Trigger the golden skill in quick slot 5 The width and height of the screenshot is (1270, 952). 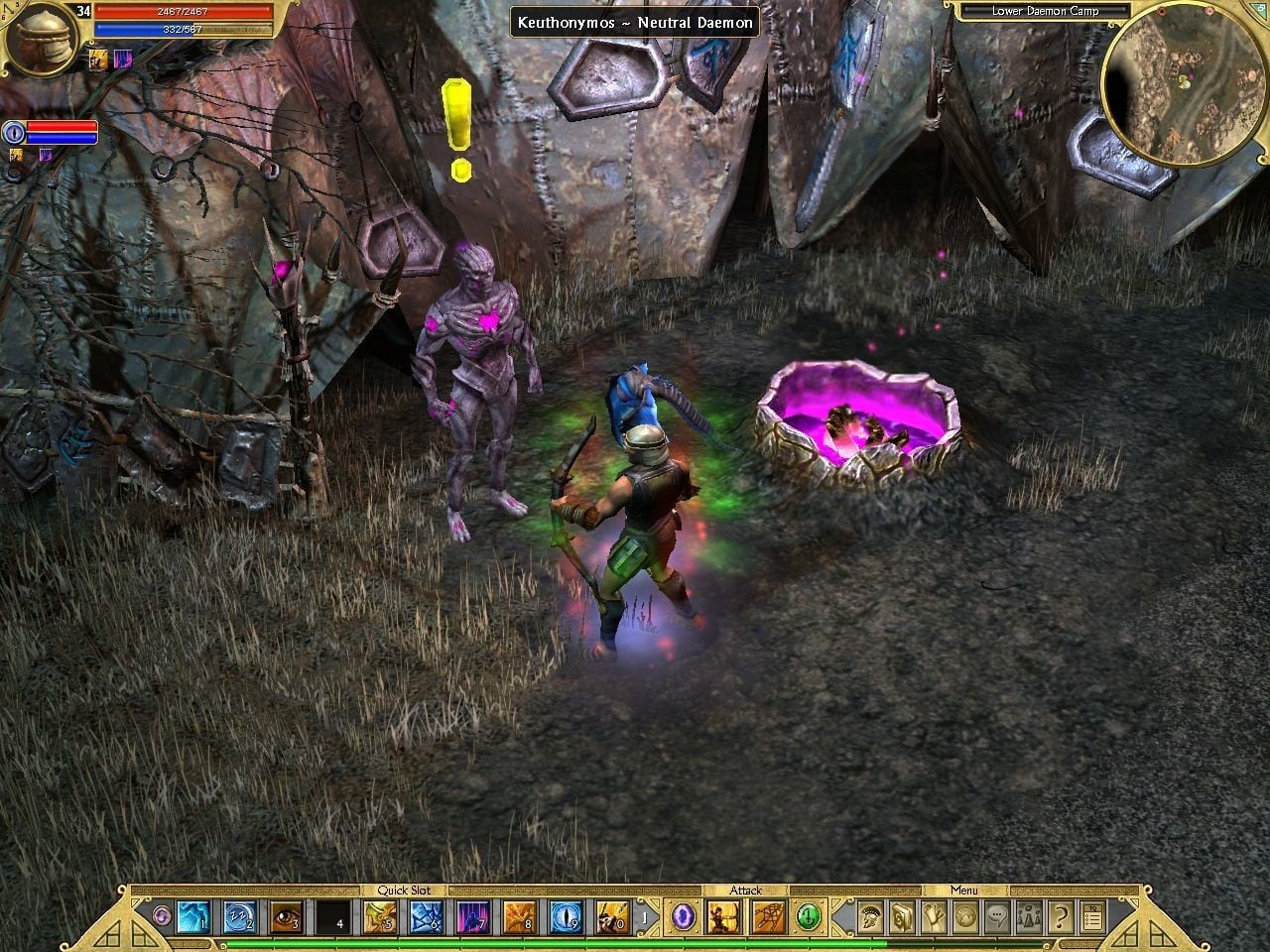pos(380,918)
